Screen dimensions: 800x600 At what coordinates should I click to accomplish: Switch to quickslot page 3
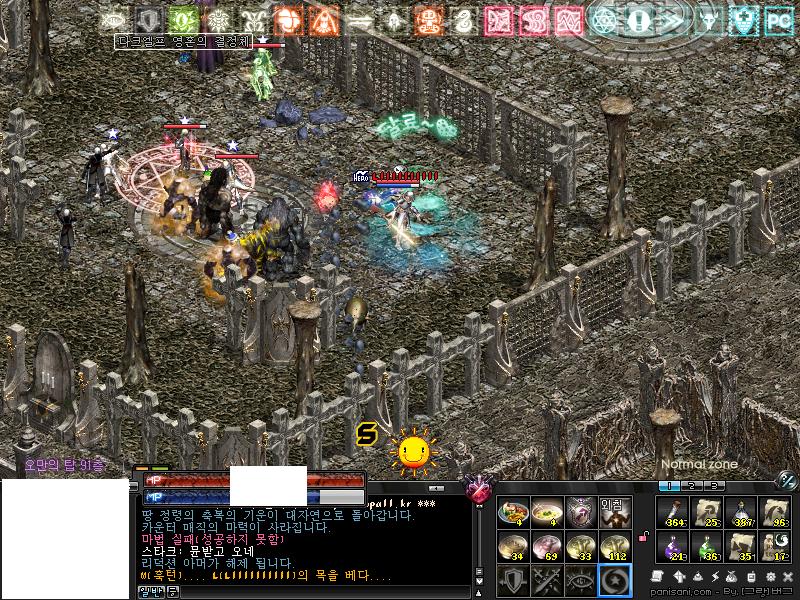click(x=714, y=486)
